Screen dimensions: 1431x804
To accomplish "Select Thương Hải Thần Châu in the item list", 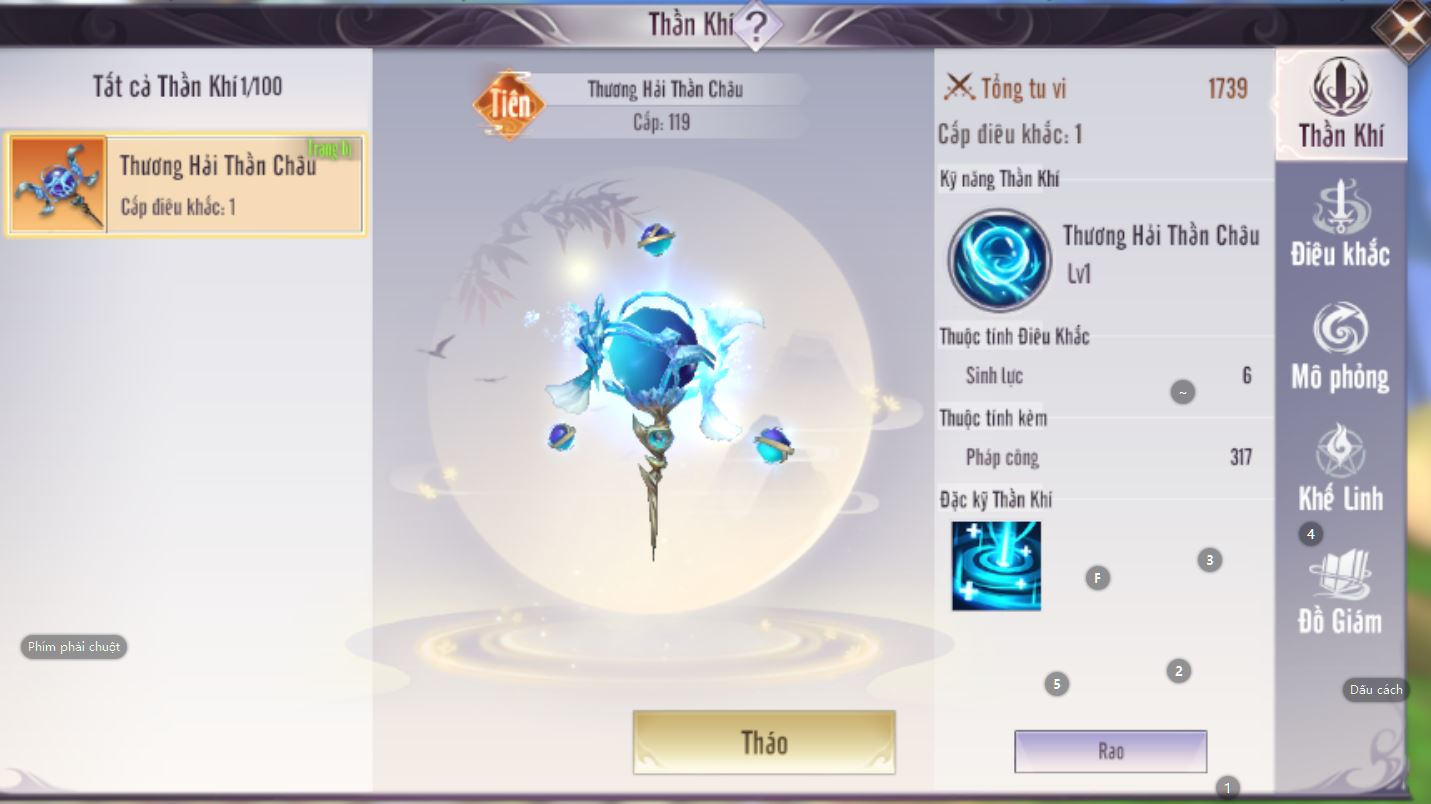I will tap(186, 183).
